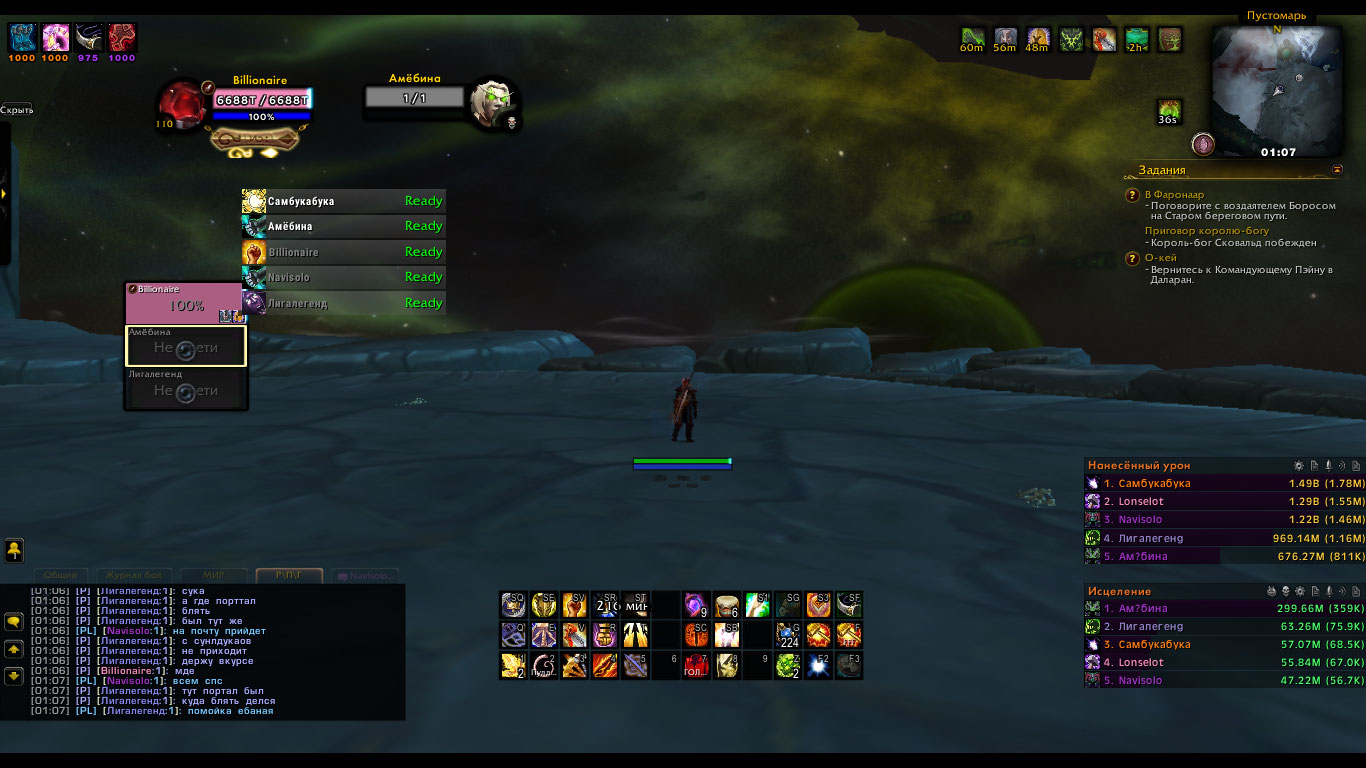Image resolution: width=1366 pixels, height=768 pixels.
Task: Click the chat scroll-down arrow button
Action: pos(14,675)
